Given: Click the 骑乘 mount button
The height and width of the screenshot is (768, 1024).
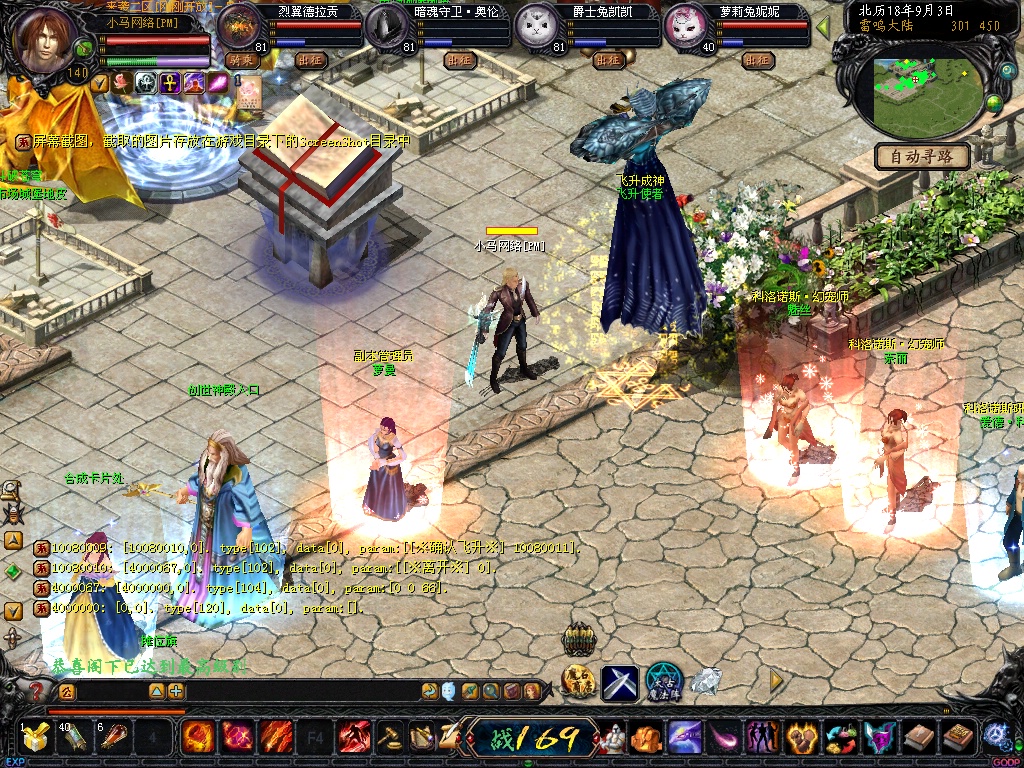Looking at the screenshot, I should (x=242, y=60).
